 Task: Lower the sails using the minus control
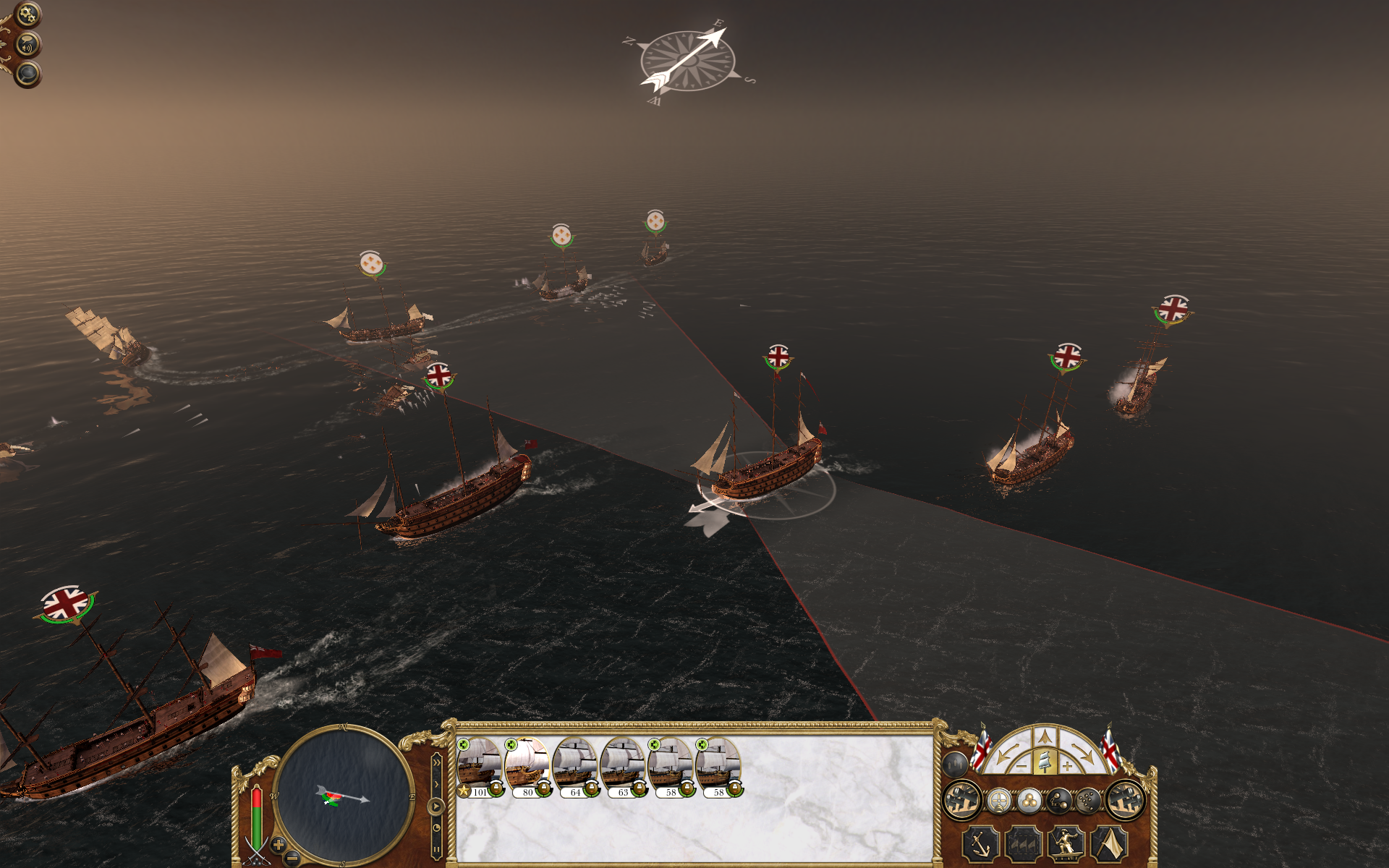coord(1021,766)
